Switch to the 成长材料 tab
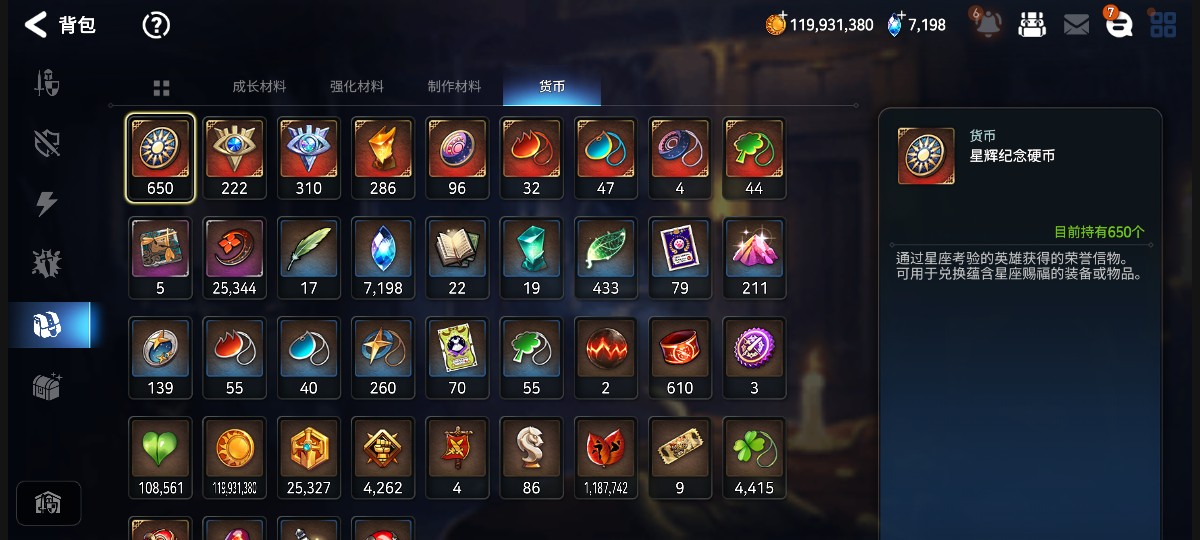The height and width of the screenshot is (540, 1200). click(259, 87)
